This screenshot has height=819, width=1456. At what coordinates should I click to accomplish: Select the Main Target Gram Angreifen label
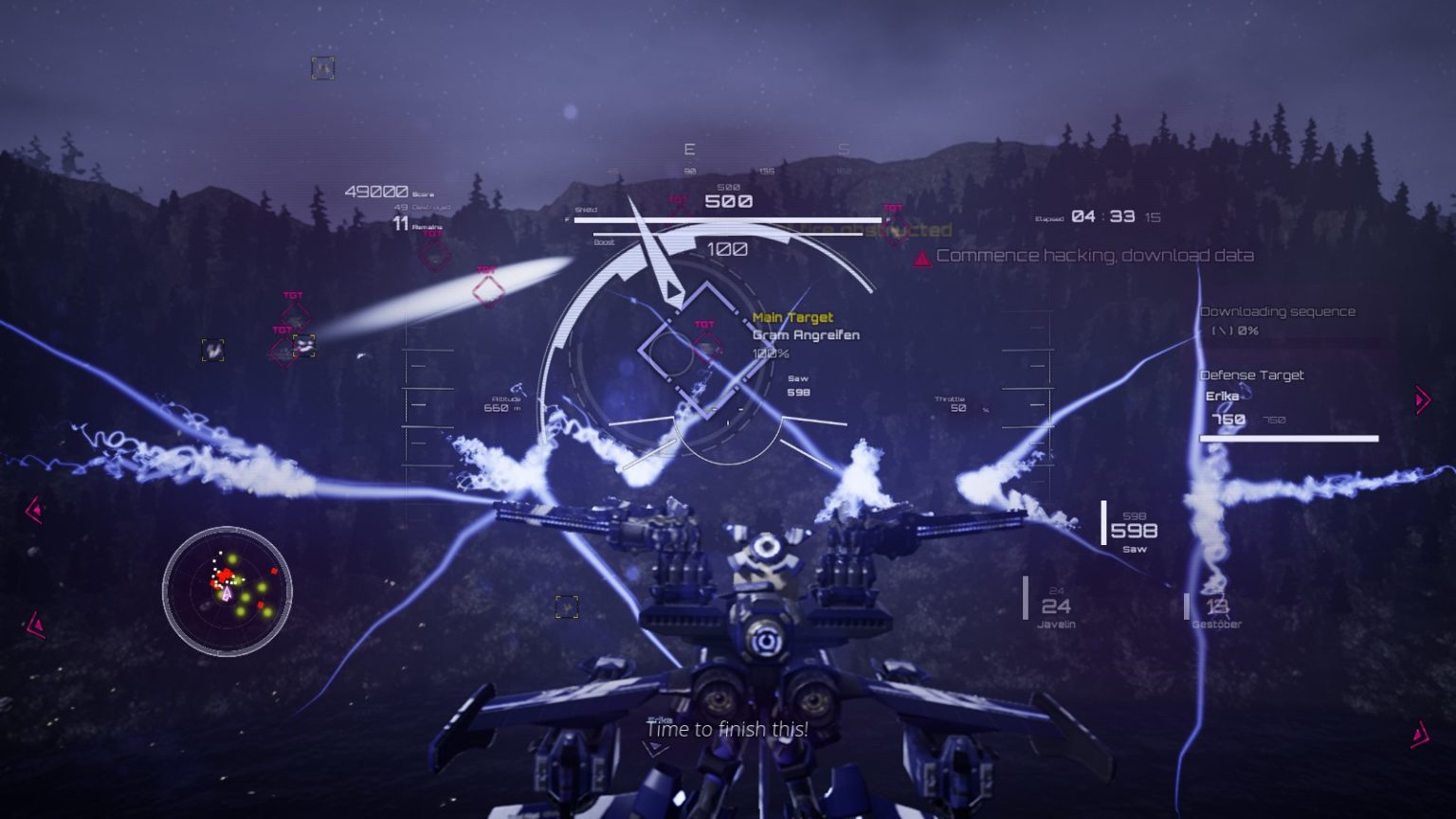click(805, 327)
